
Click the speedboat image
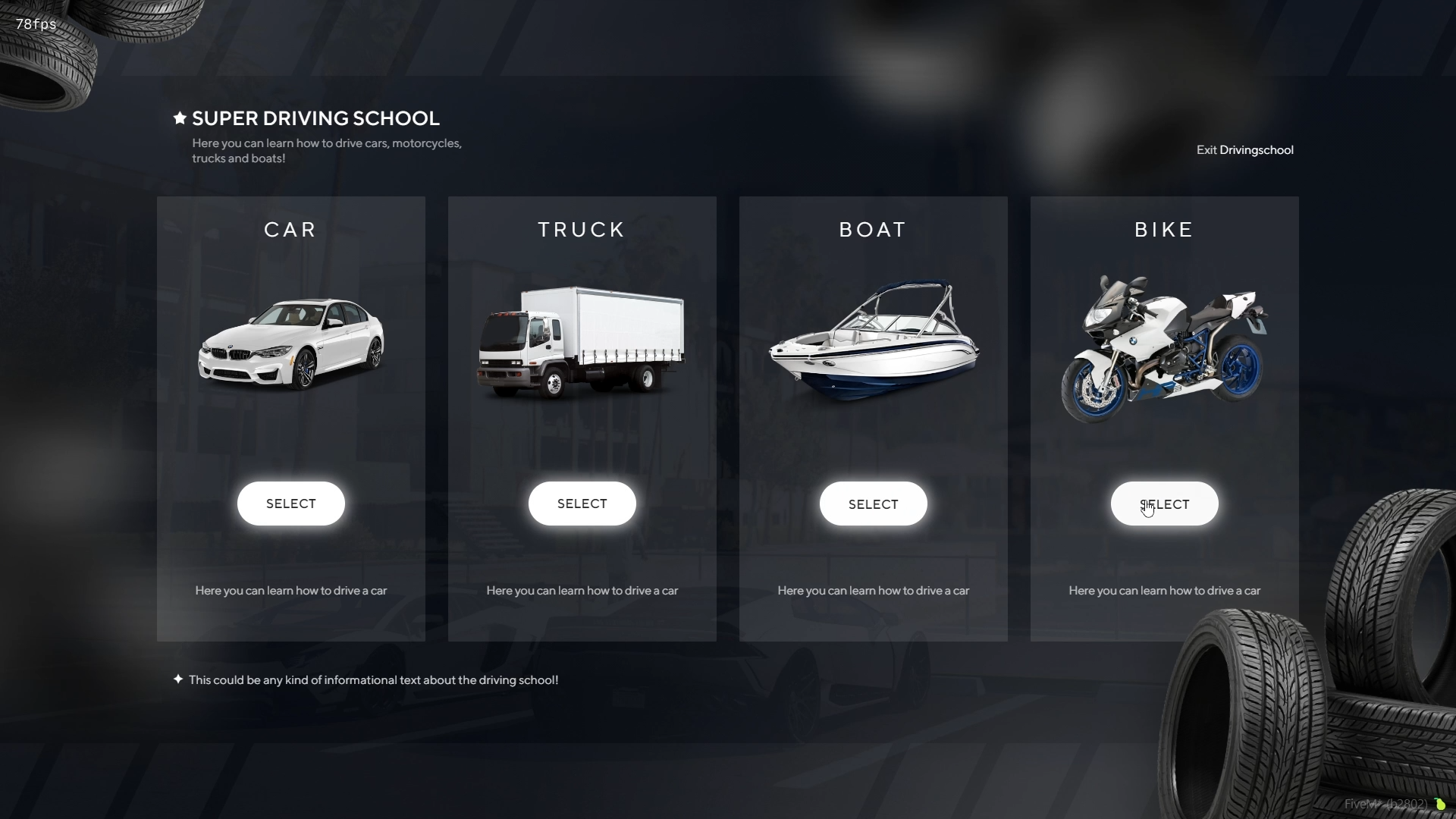coord(873,341)
